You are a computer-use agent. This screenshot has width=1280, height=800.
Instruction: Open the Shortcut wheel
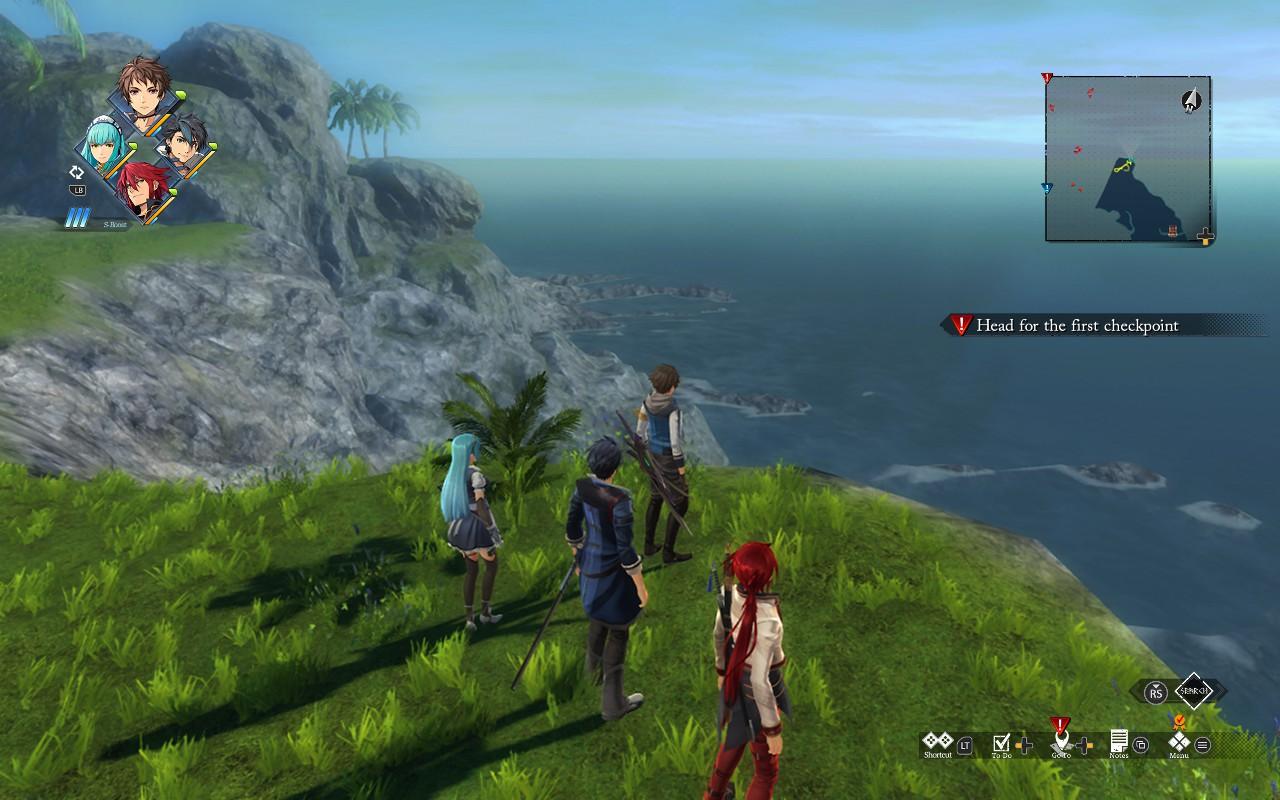938,742
